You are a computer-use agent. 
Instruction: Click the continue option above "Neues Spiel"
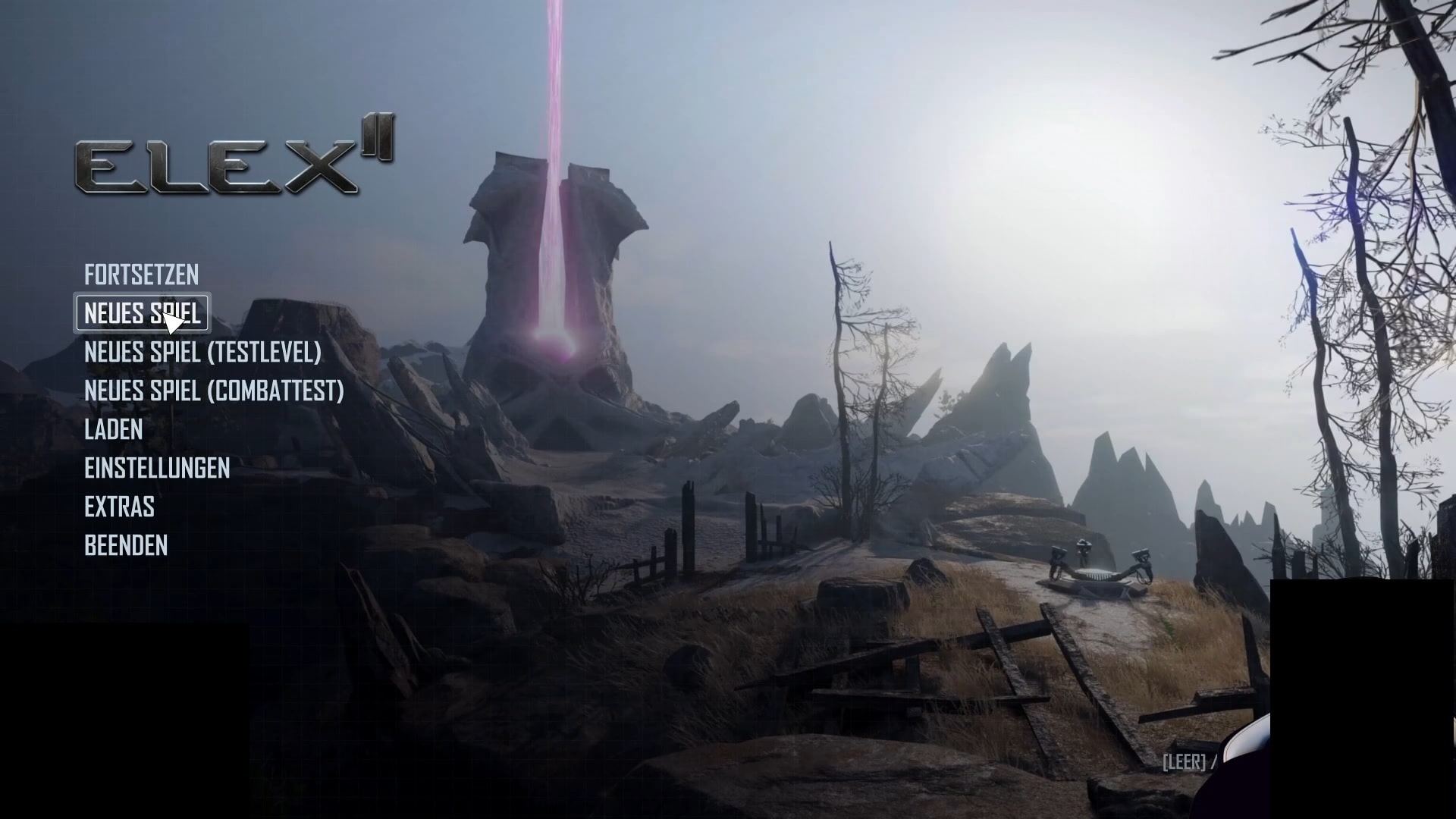[141, 275]
